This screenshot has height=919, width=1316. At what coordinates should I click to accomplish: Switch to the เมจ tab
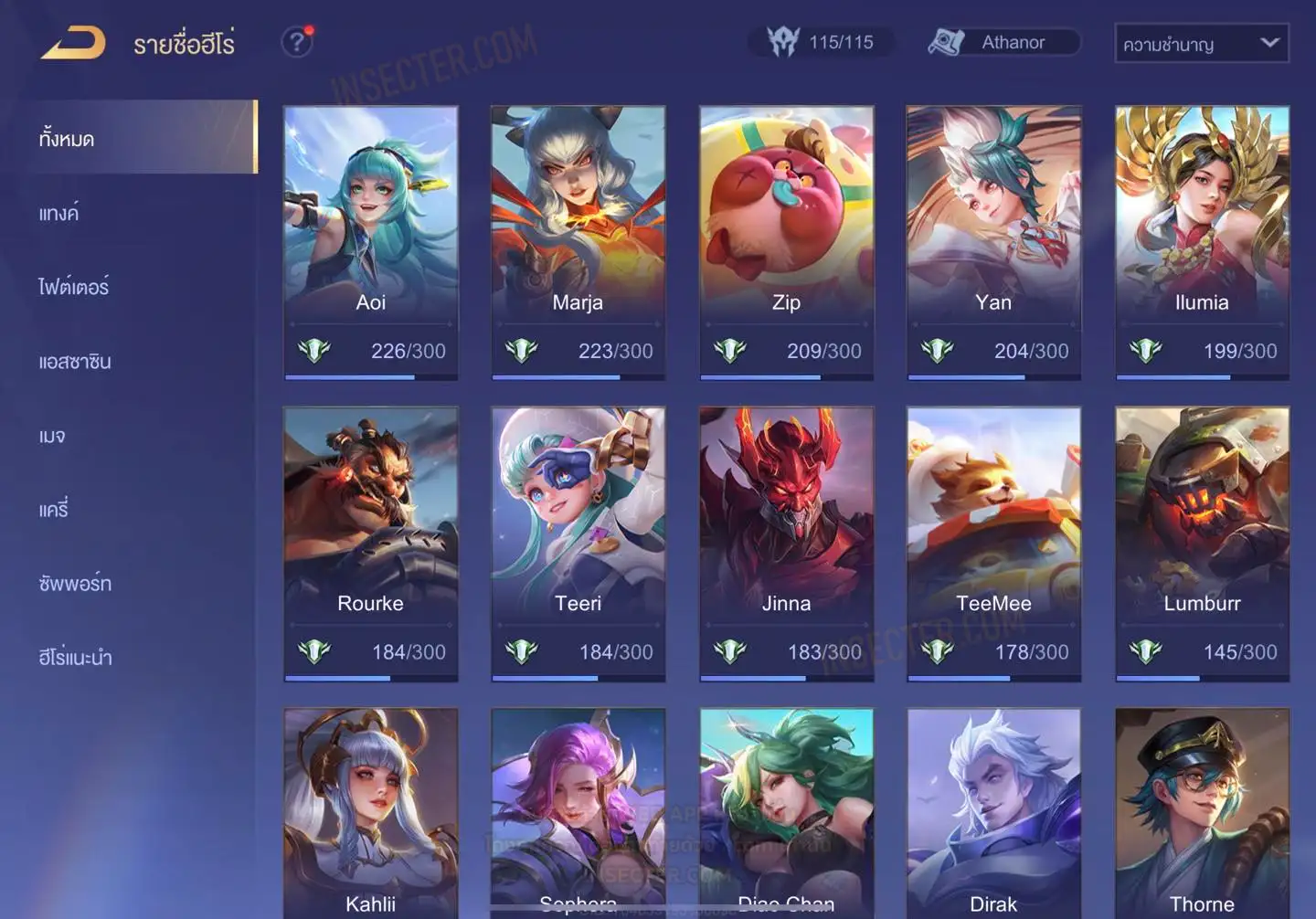[x=52, y=436]
